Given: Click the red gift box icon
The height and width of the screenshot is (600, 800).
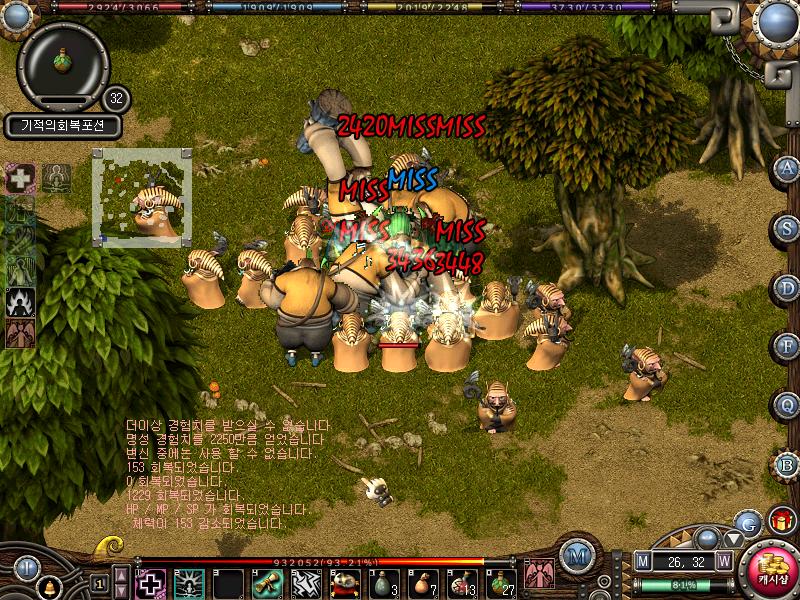Looking at the screenshot, I should coord(781,520).
